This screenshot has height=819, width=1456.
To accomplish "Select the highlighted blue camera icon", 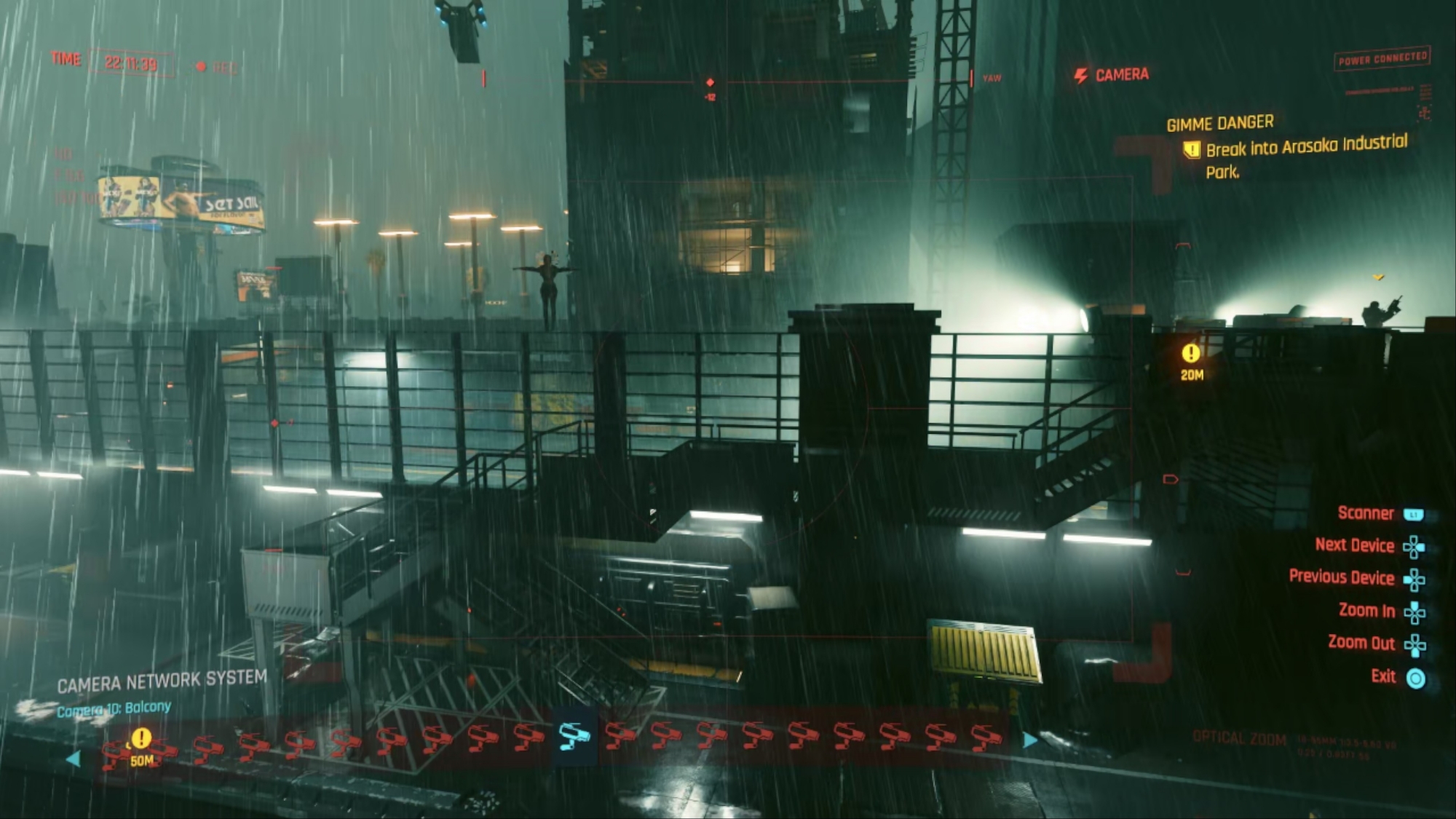I will pos(574,736).
